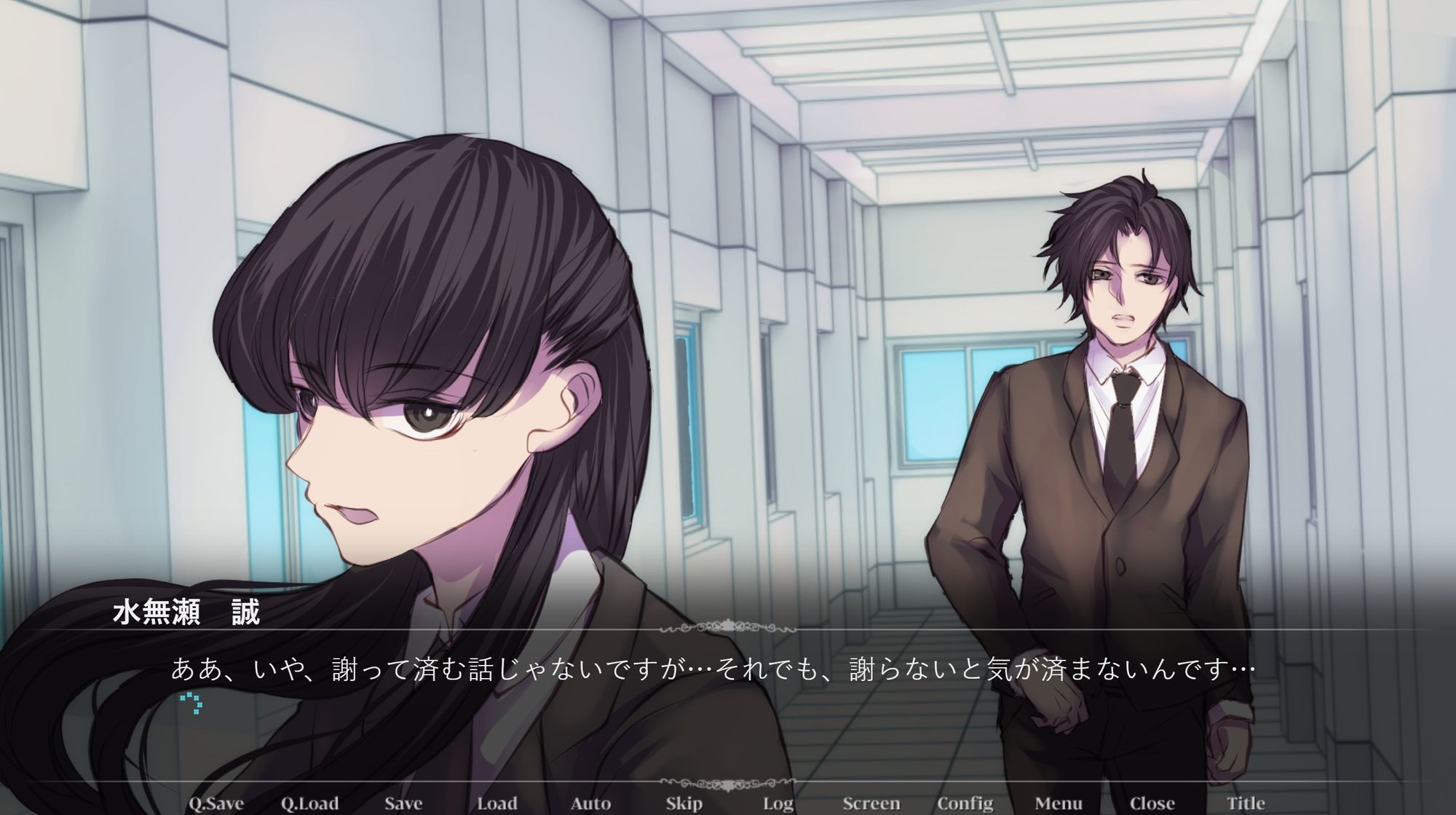The height and width of the screenshot is (815, 1456).
Task: Toggle Auto text advance
Action: (590, 804)
